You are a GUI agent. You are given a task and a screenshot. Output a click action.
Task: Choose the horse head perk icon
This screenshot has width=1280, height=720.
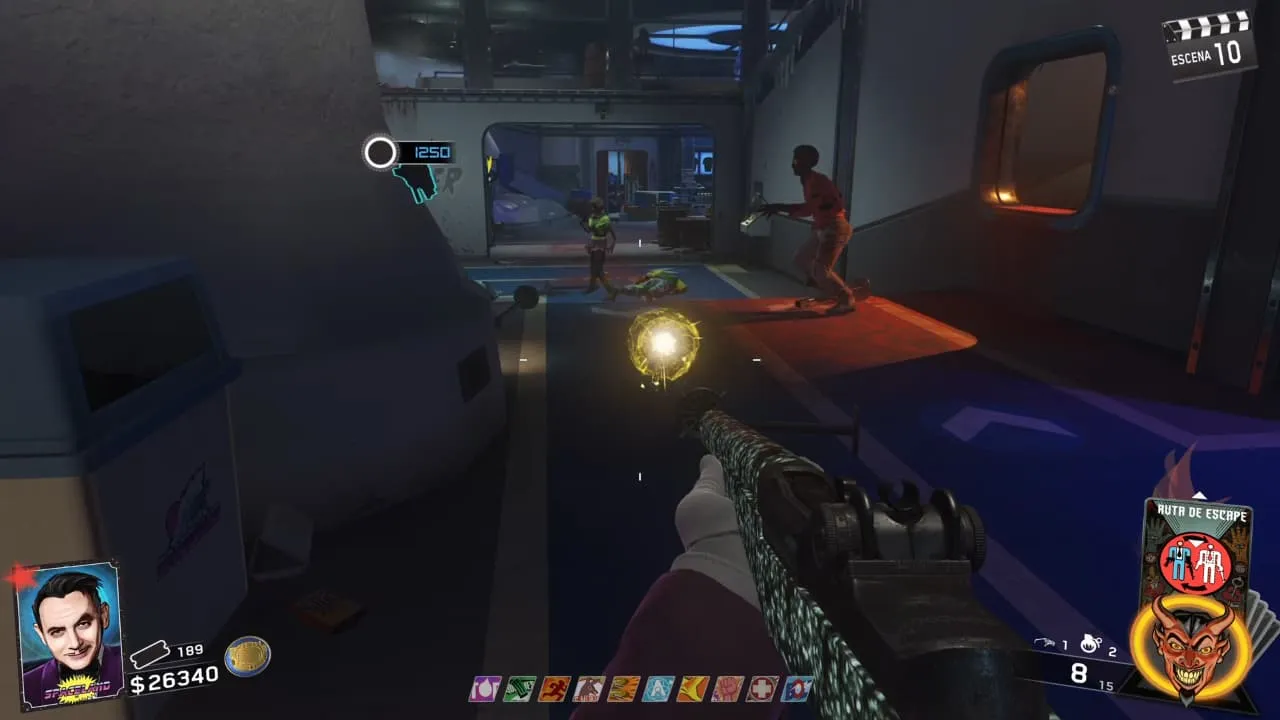point(588,688)
